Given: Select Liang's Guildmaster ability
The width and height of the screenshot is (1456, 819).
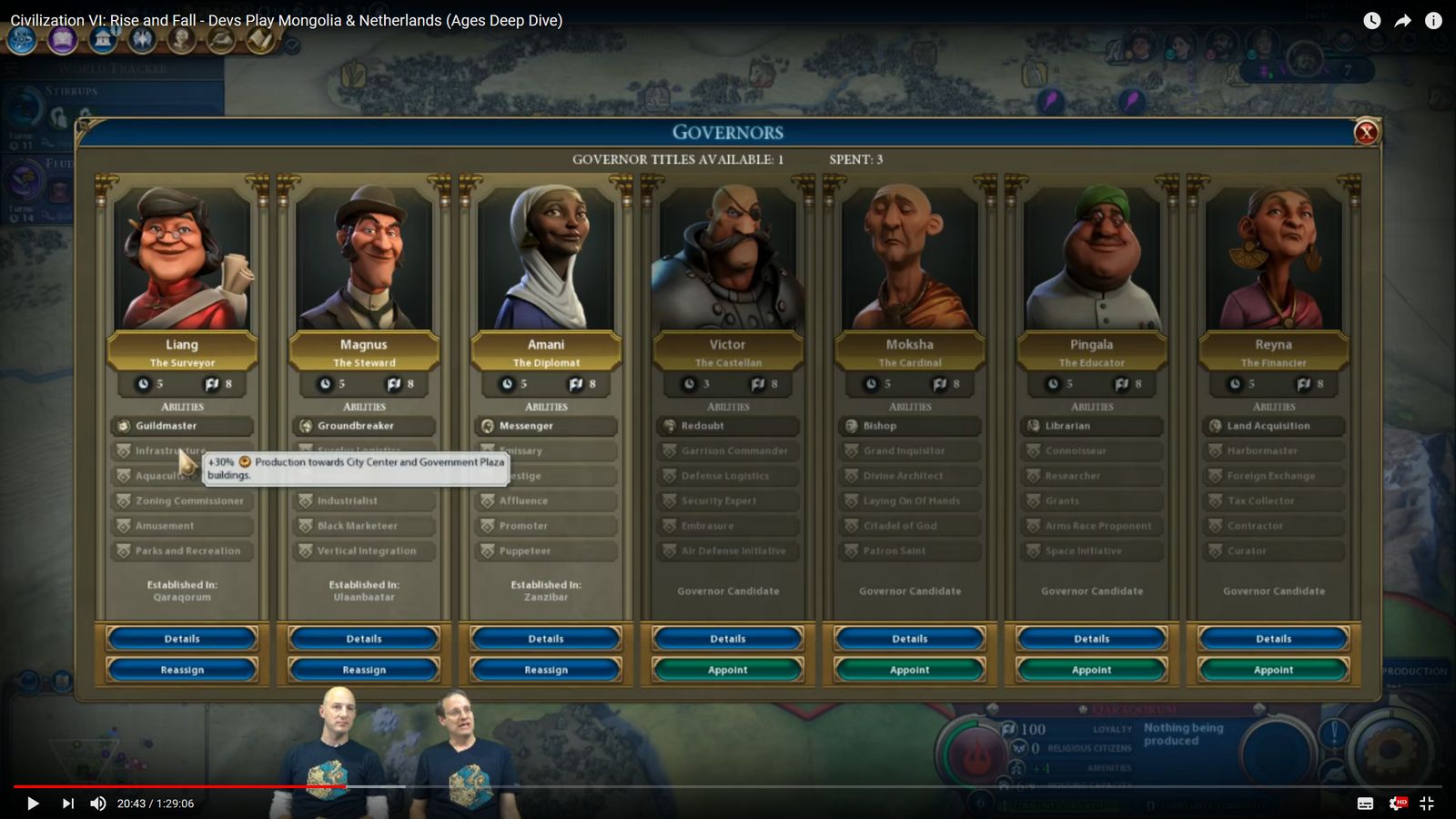Looking at the screenshot, I should (182, 426).
